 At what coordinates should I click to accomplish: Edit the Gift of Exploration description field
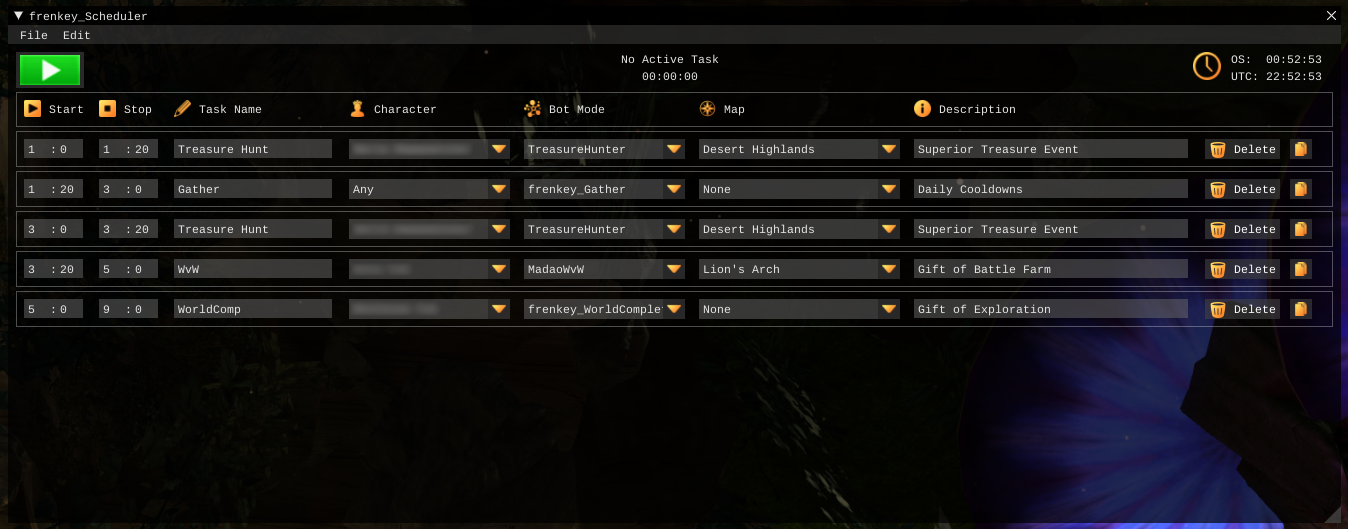click(x=1050, y=309)
